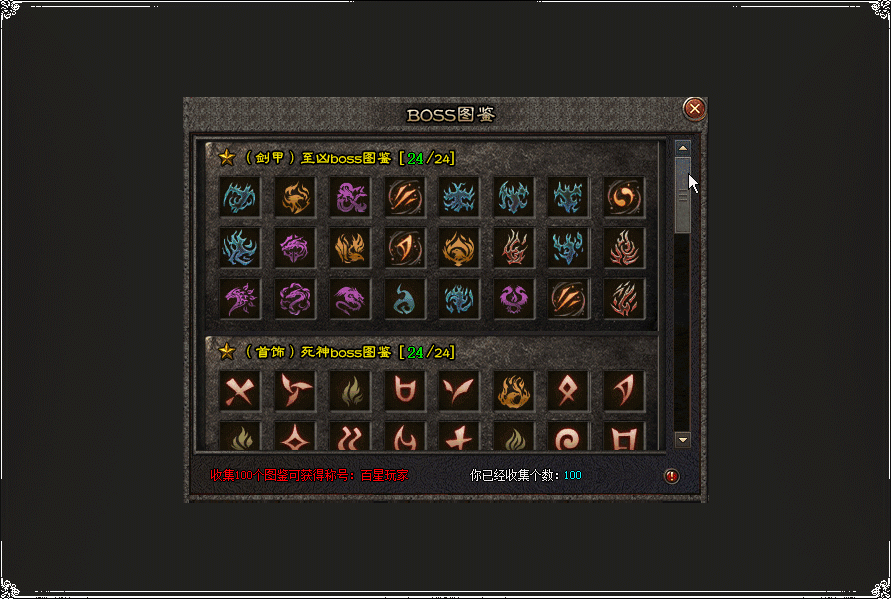The width and height of the screenshot is (892, 599).
Task: Choose the crossed X rune icon
Action: (x=240, y=391)
